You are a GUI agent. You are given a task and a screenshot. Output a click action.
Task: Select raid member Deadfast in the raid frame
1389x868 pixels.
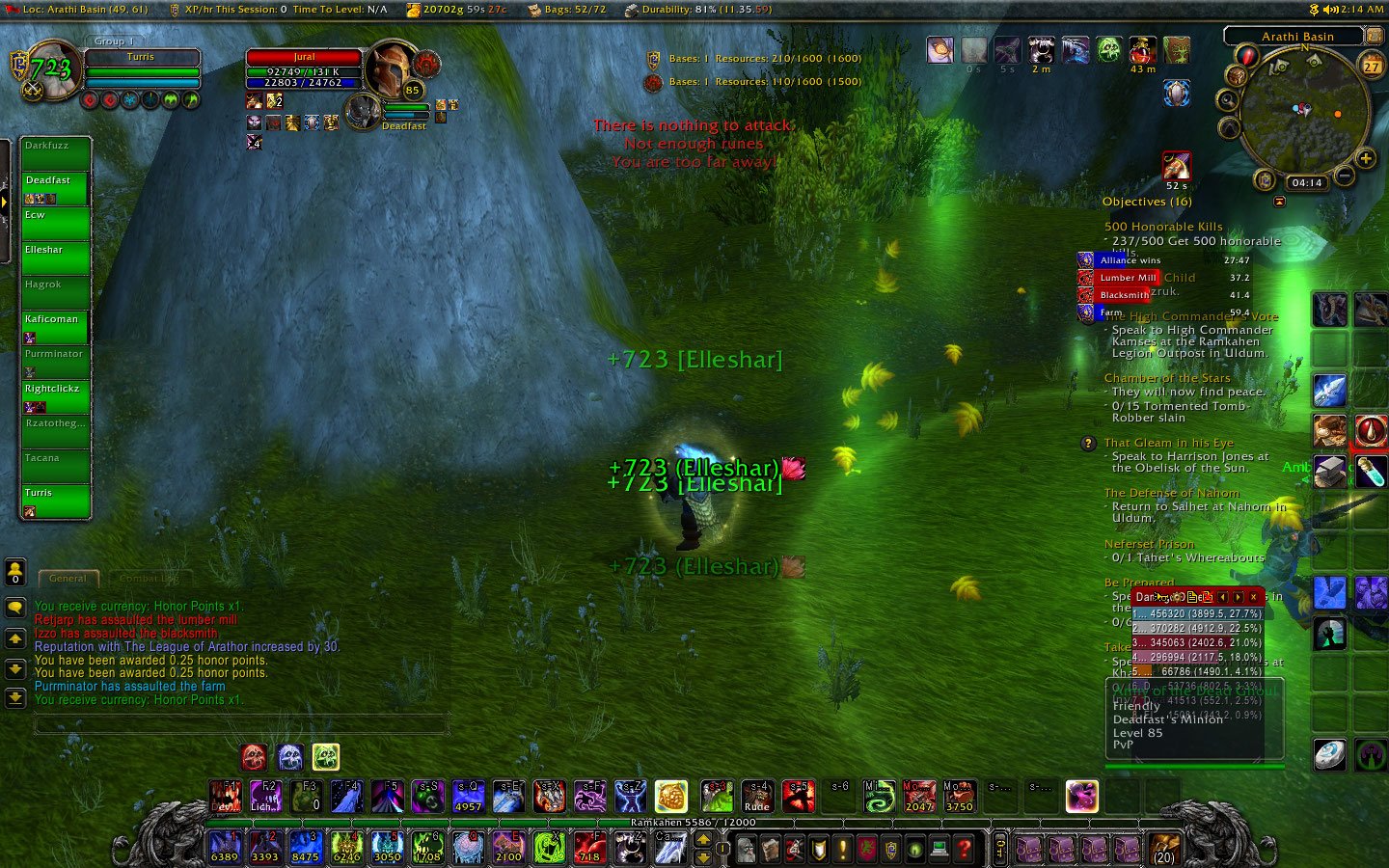[x=56, y=188]
